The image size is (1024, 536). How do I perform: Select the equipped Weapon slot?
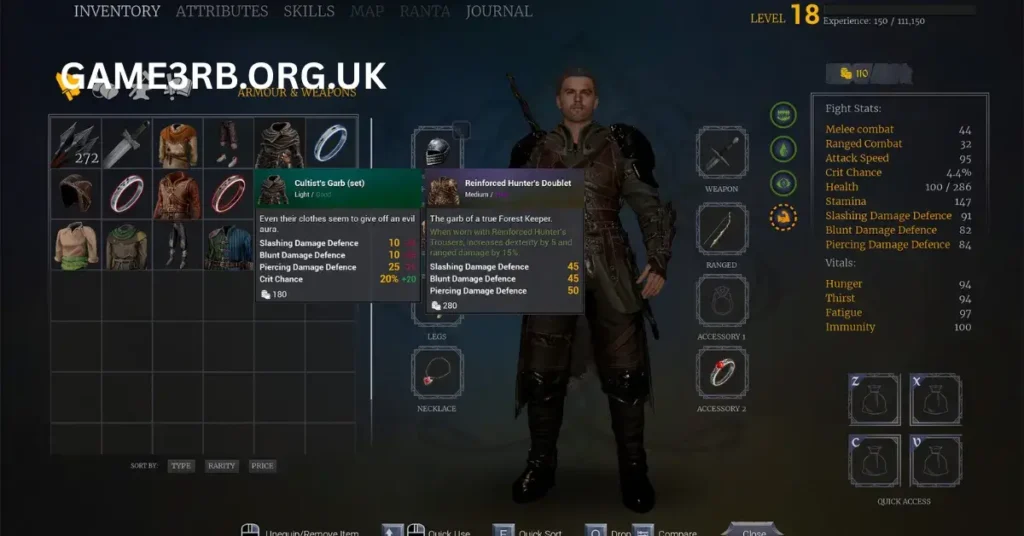(722, 153)
